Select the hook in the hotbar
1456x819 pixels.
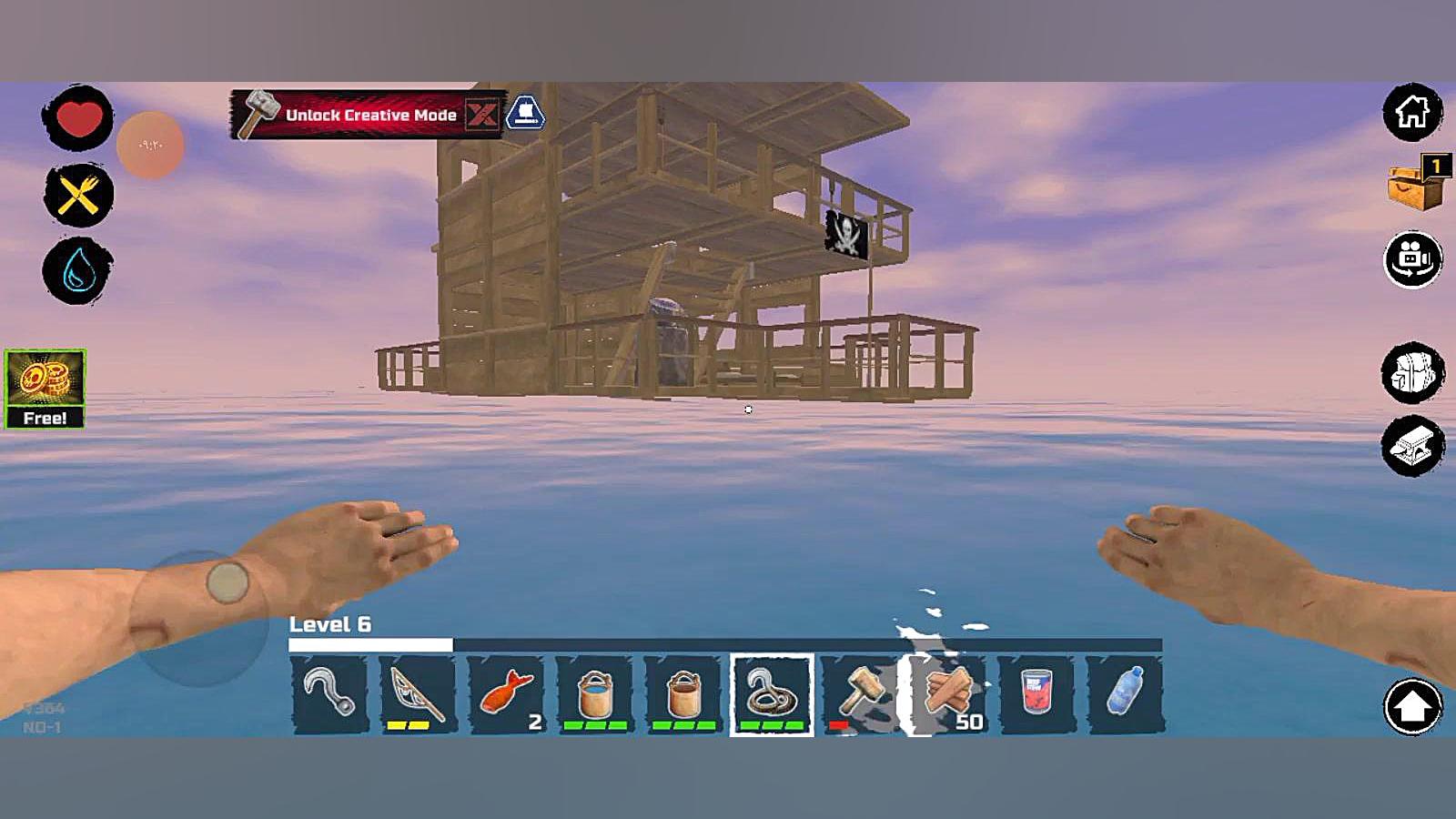(329, 694)
